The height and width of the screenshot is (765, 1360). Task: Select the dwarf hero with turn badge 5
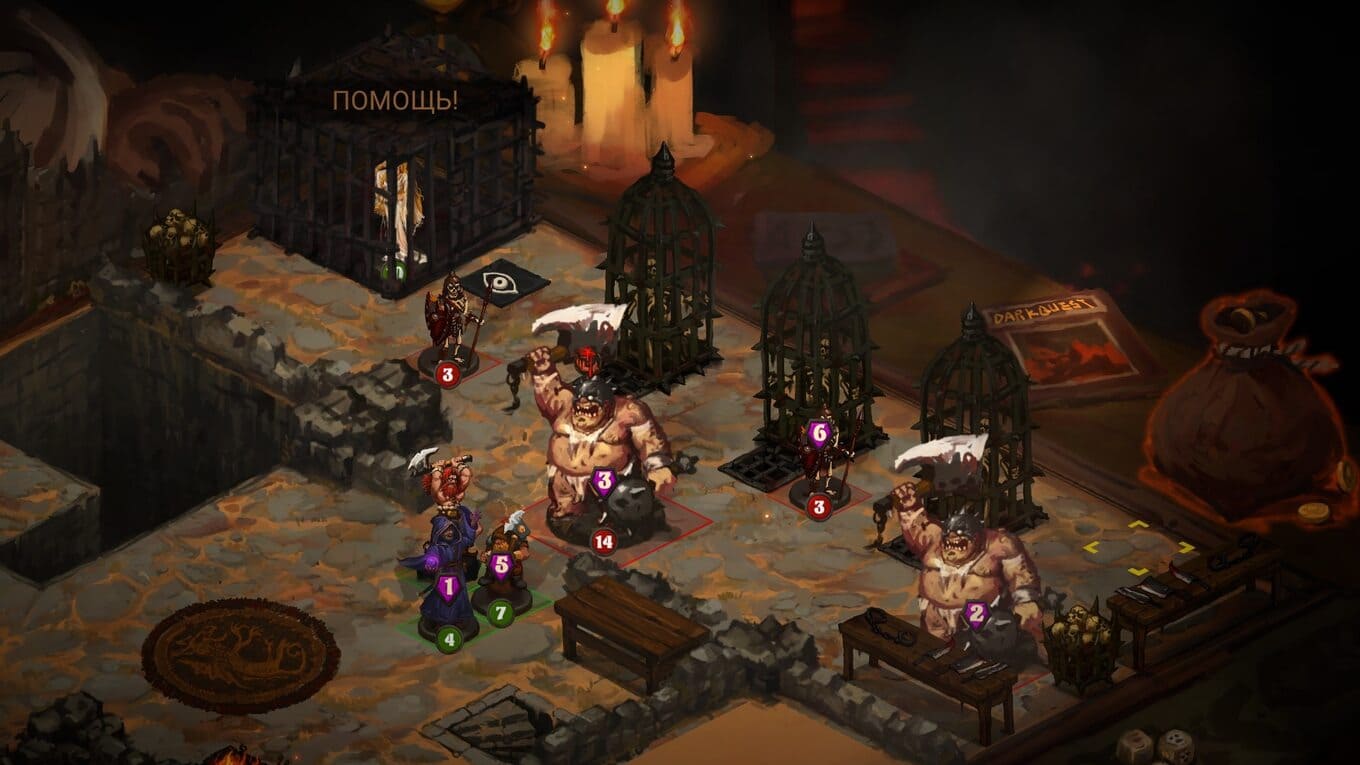pyautogui.click(x=500, y=565)
